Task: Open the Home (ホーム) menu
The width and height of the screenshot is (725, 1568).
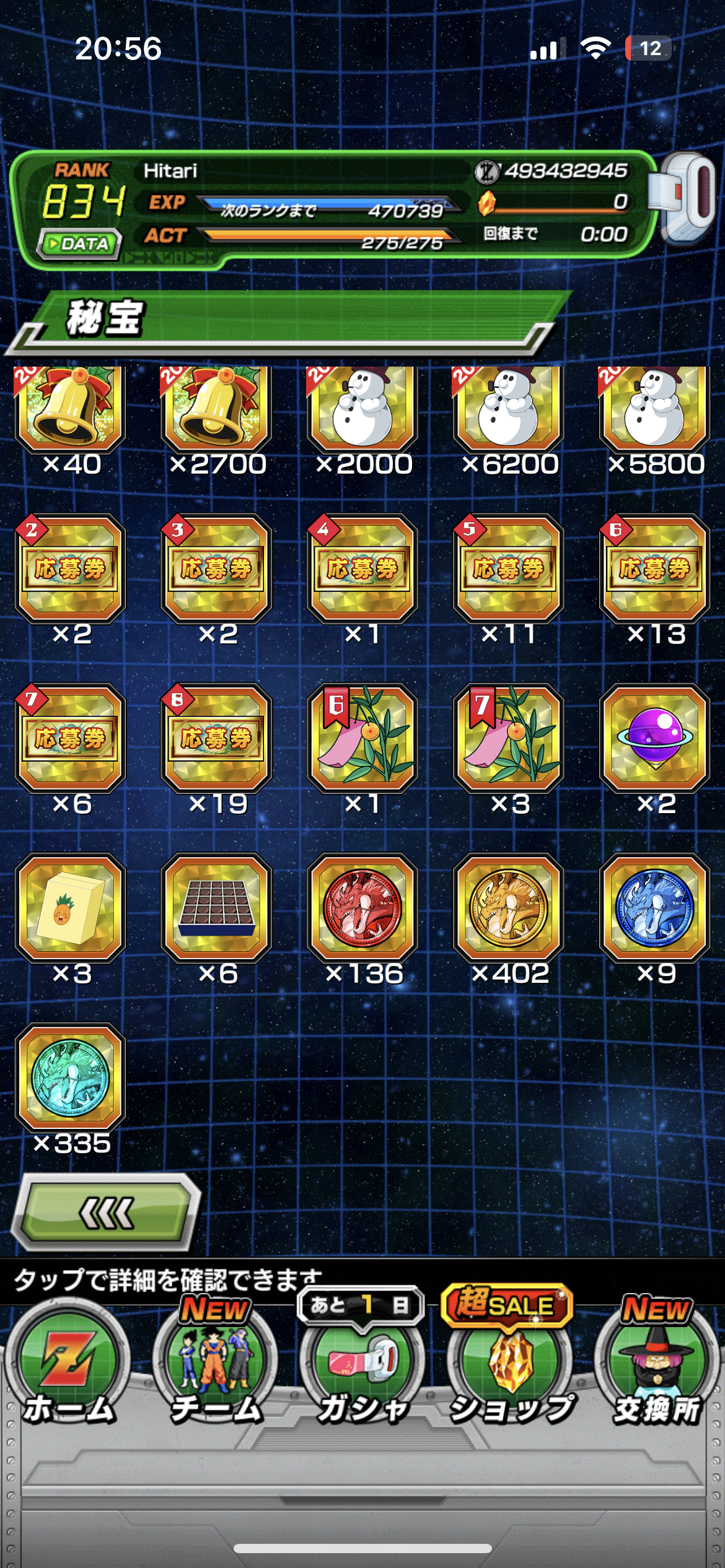Action: (x=68, y=1370)
